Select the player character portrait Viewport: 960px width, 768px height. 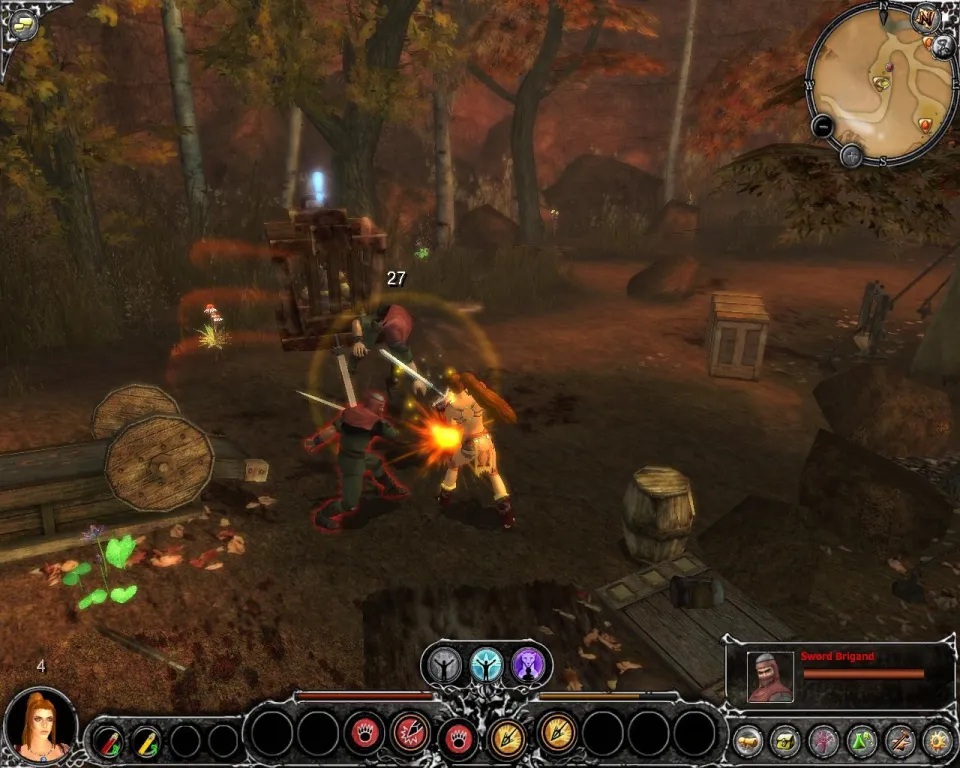(x=41, y=724)
